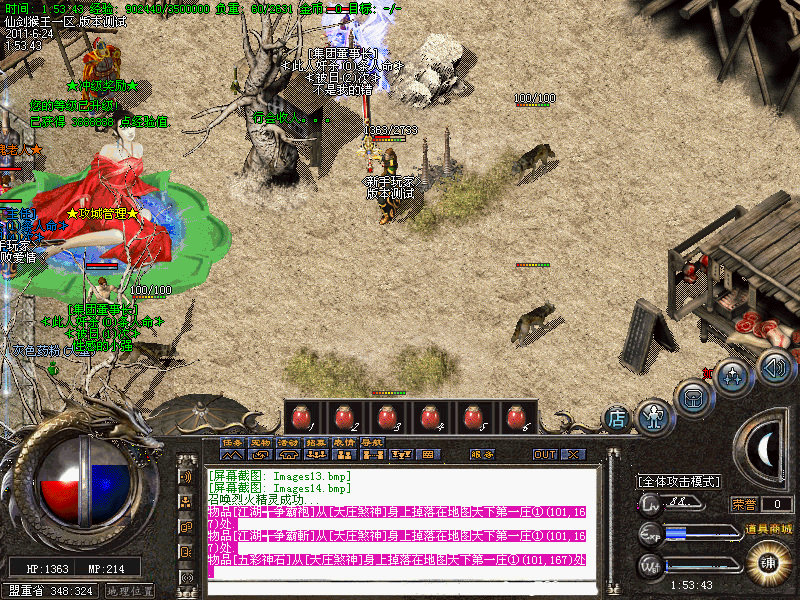Viewport: 800px width, 600px height.
Task: Open the skills sparkle icon
Action: pos(734,377)
